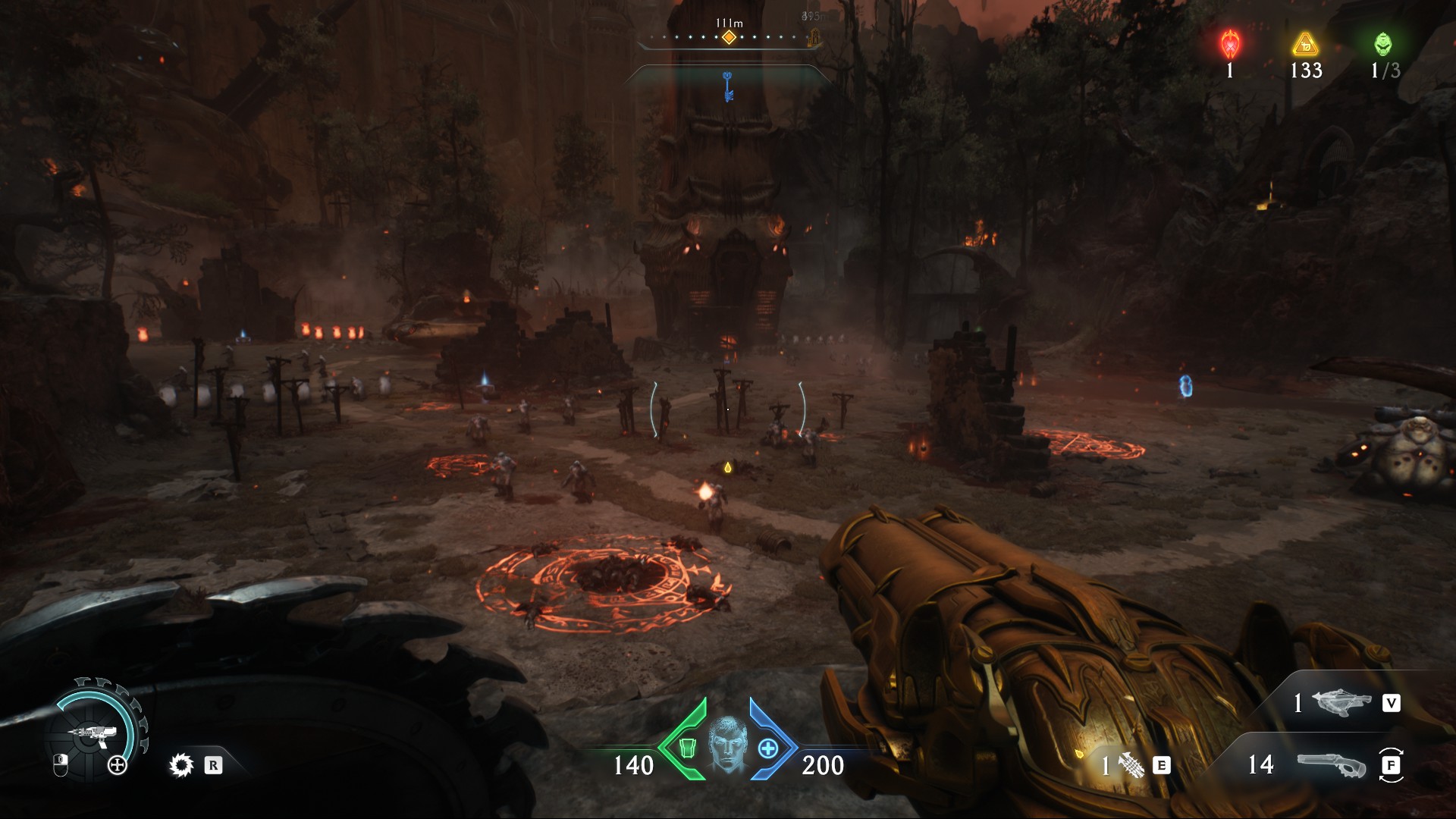Image resolution: width=1456 pixels, height=819 pixels.
Task: Click the shotgun weapon icon showing 14 ammo
Action: click(1333, 766)
